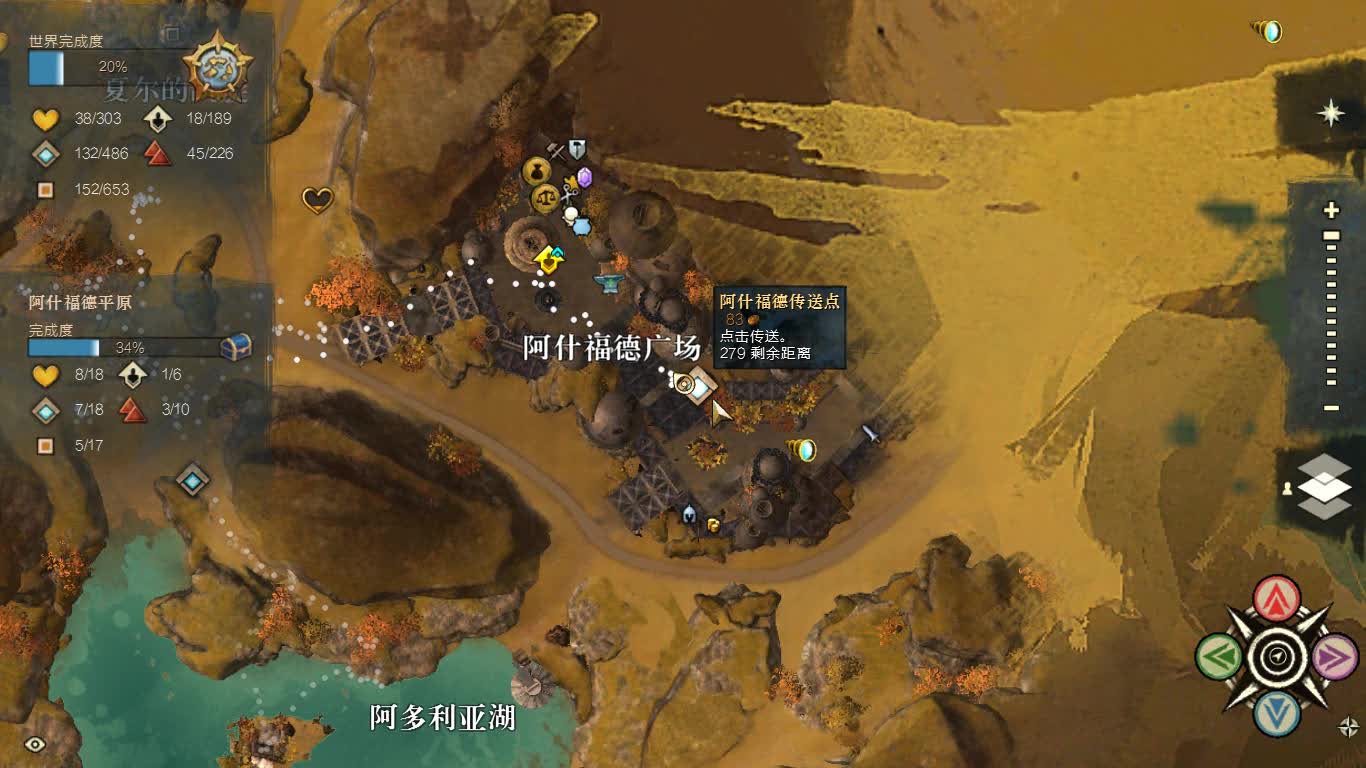This screenshot has height=768, width=1366.
Task: Click the tailor scissors icon
Action: tap(570, 193)
